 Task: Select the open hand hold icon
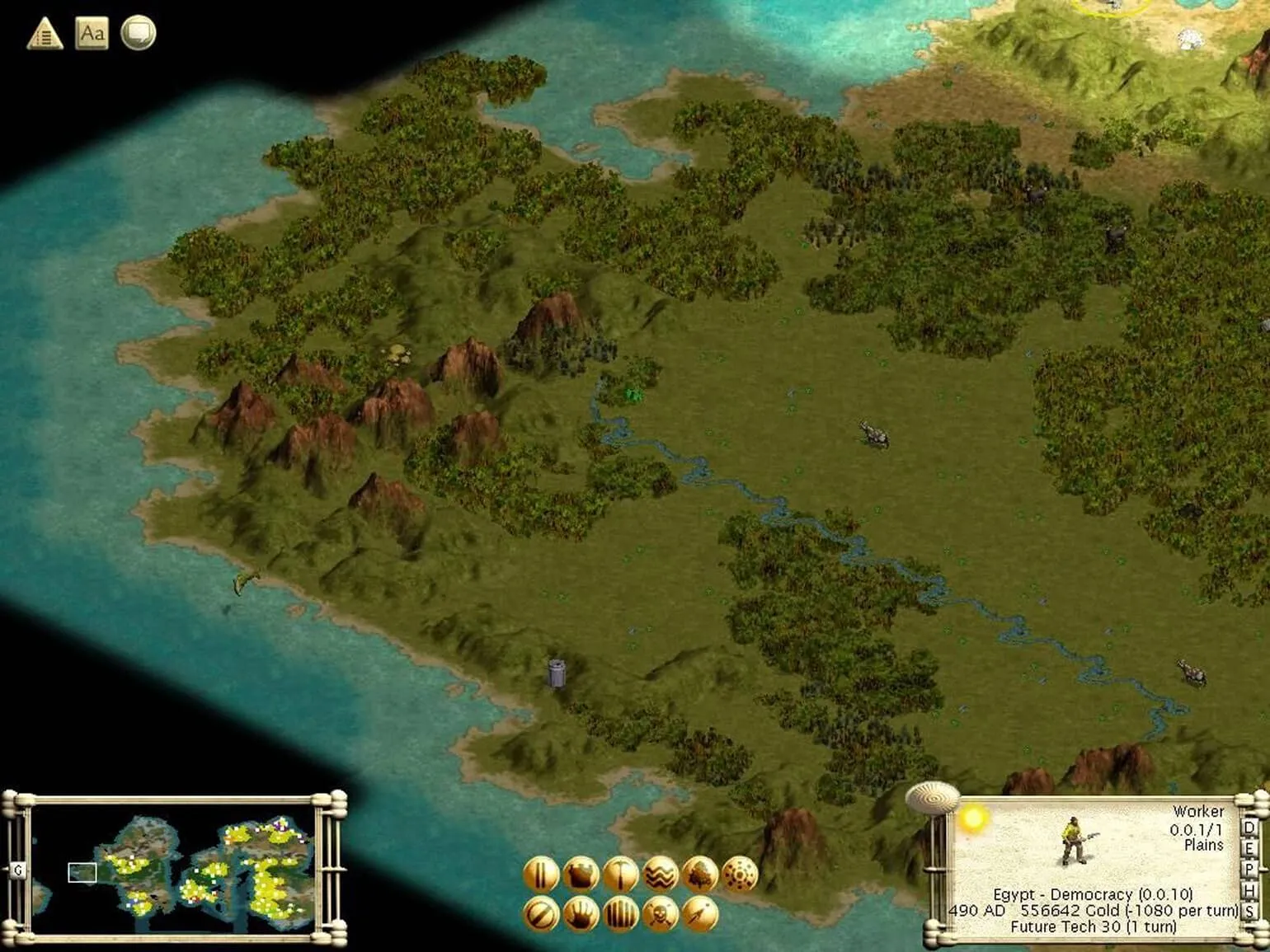(x=581, y=915)
